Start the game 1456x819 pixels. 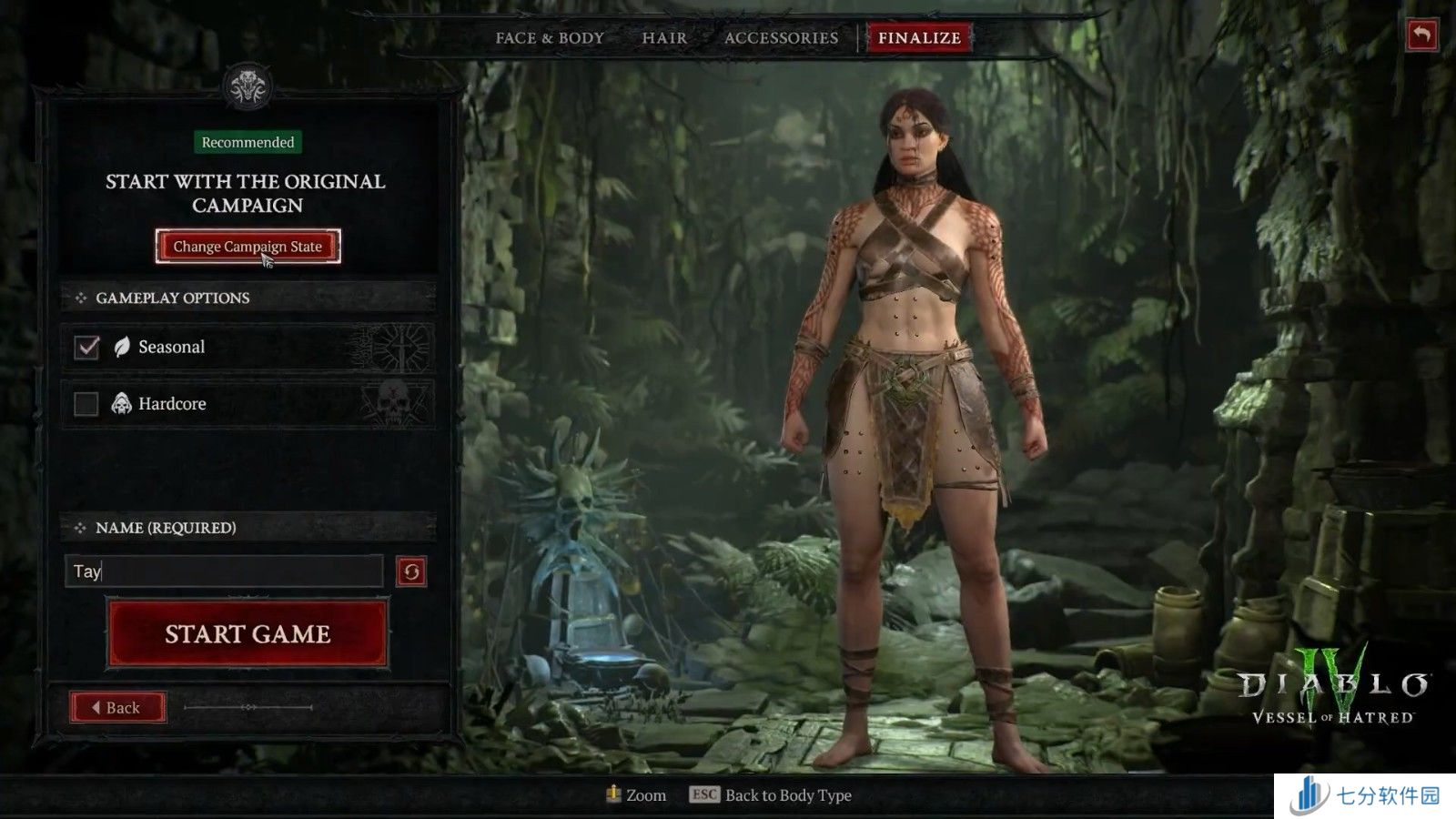coord(248,634)
